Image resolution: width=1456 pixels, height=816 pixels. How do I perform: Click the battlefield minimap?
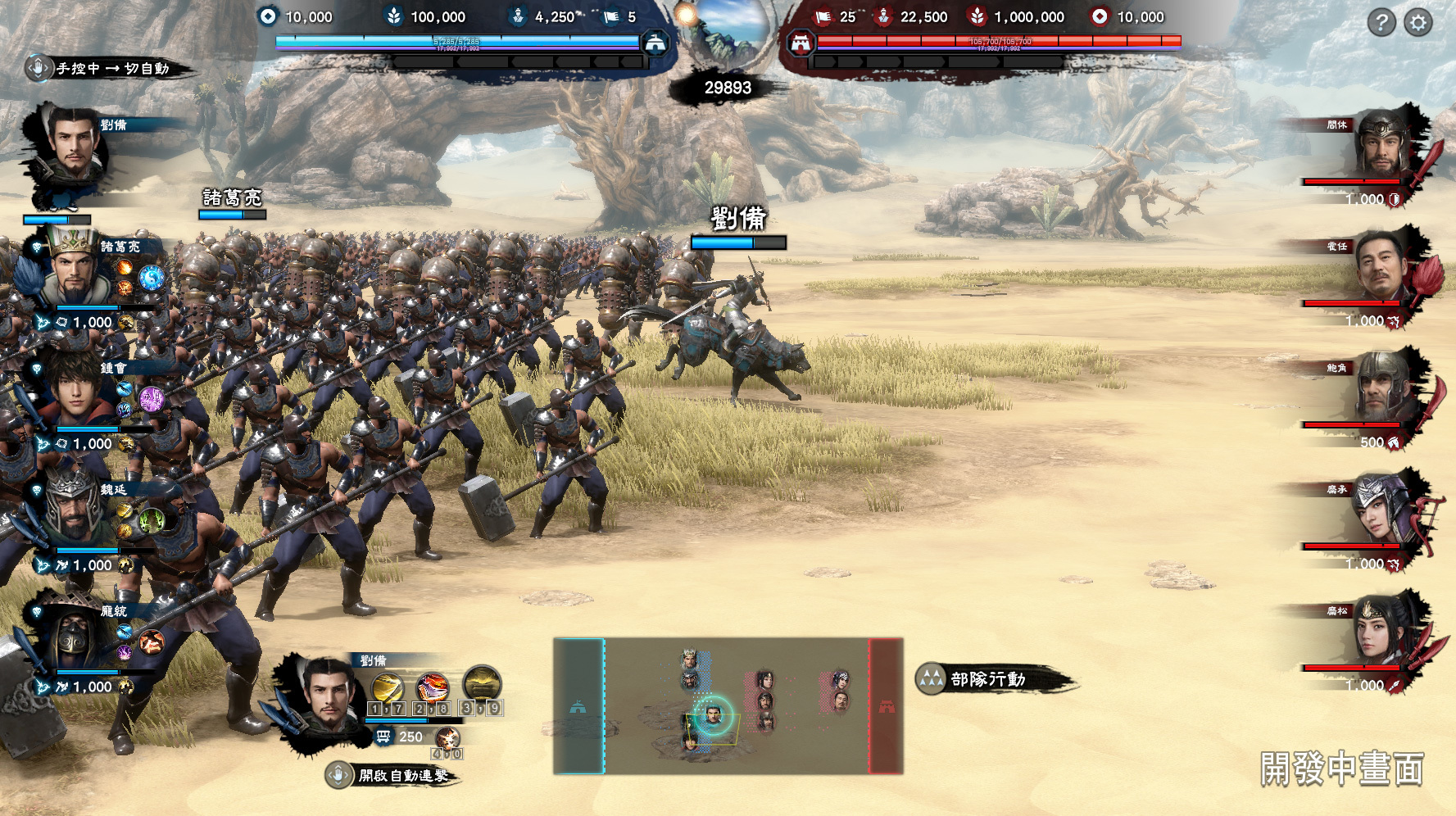(728, 706)
